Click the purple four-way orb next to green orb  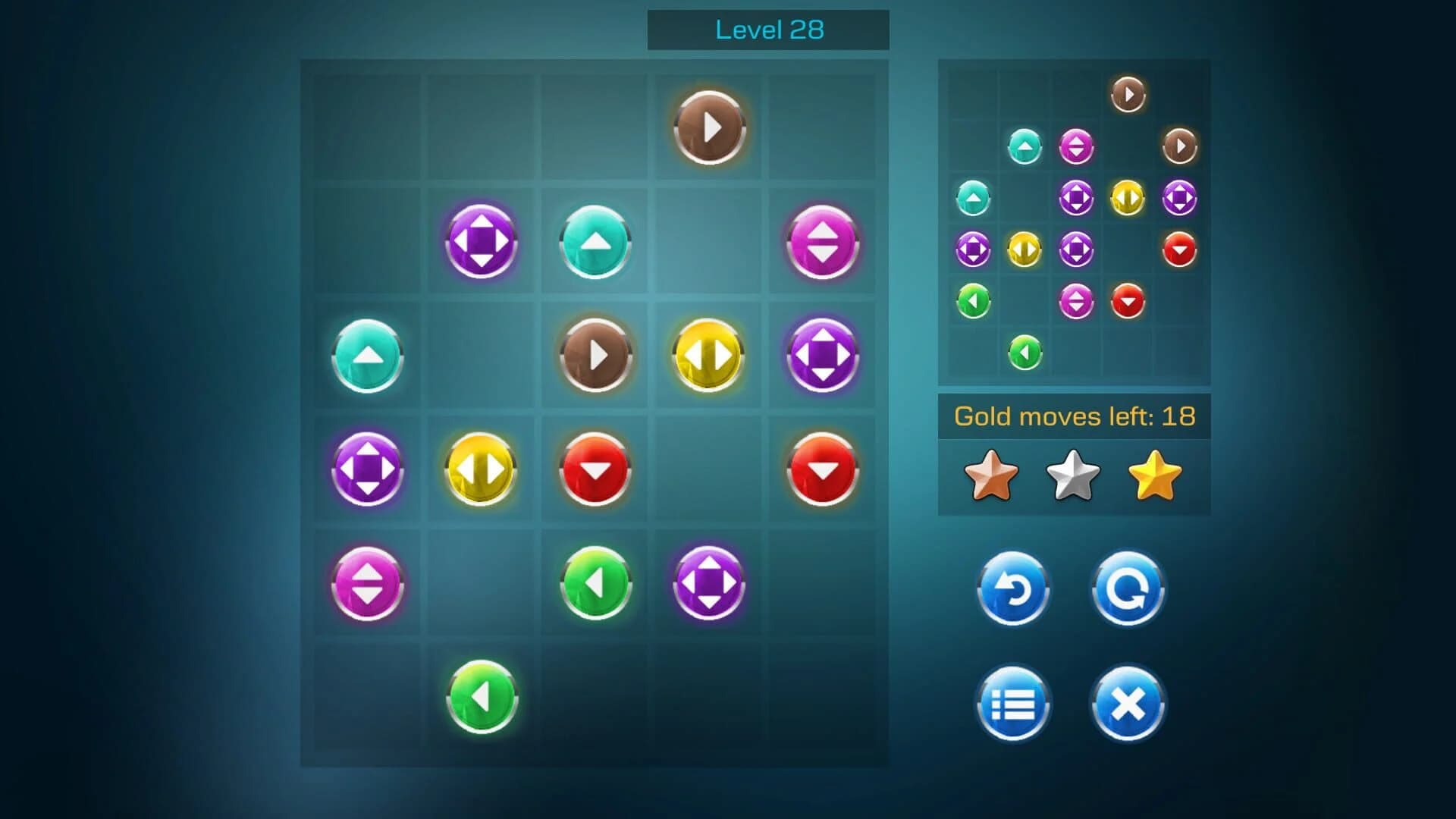(708, 583)
